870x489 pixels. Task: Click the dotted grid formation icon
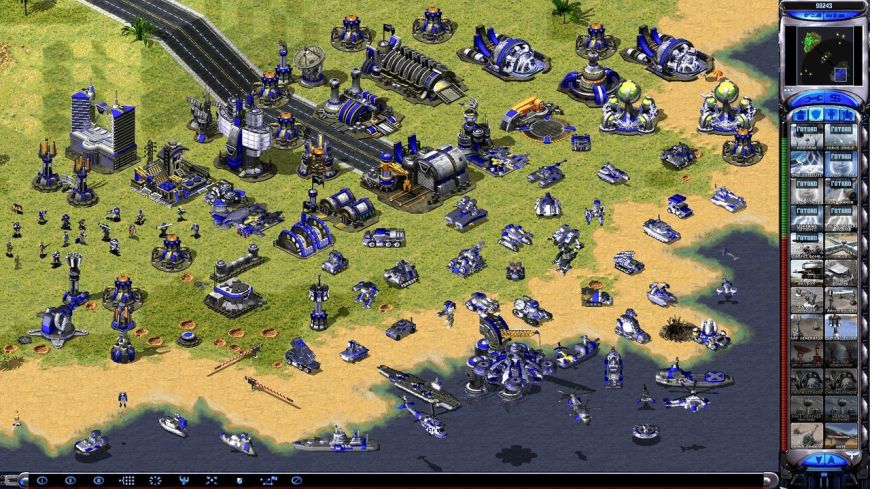[x=126, y=481]
